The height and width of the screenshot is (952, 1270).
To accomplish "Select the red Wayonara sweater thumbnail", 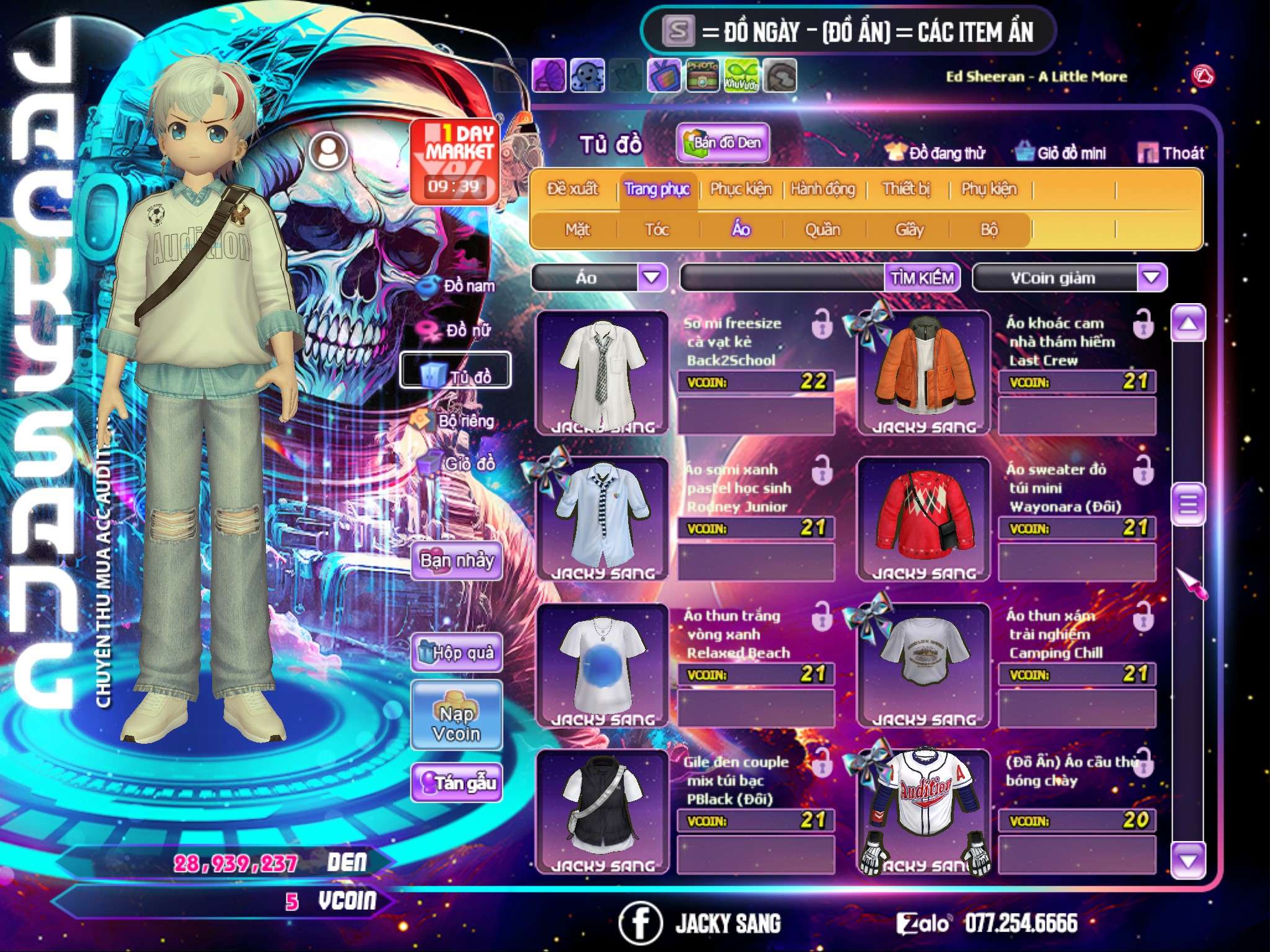I will 923,519.
